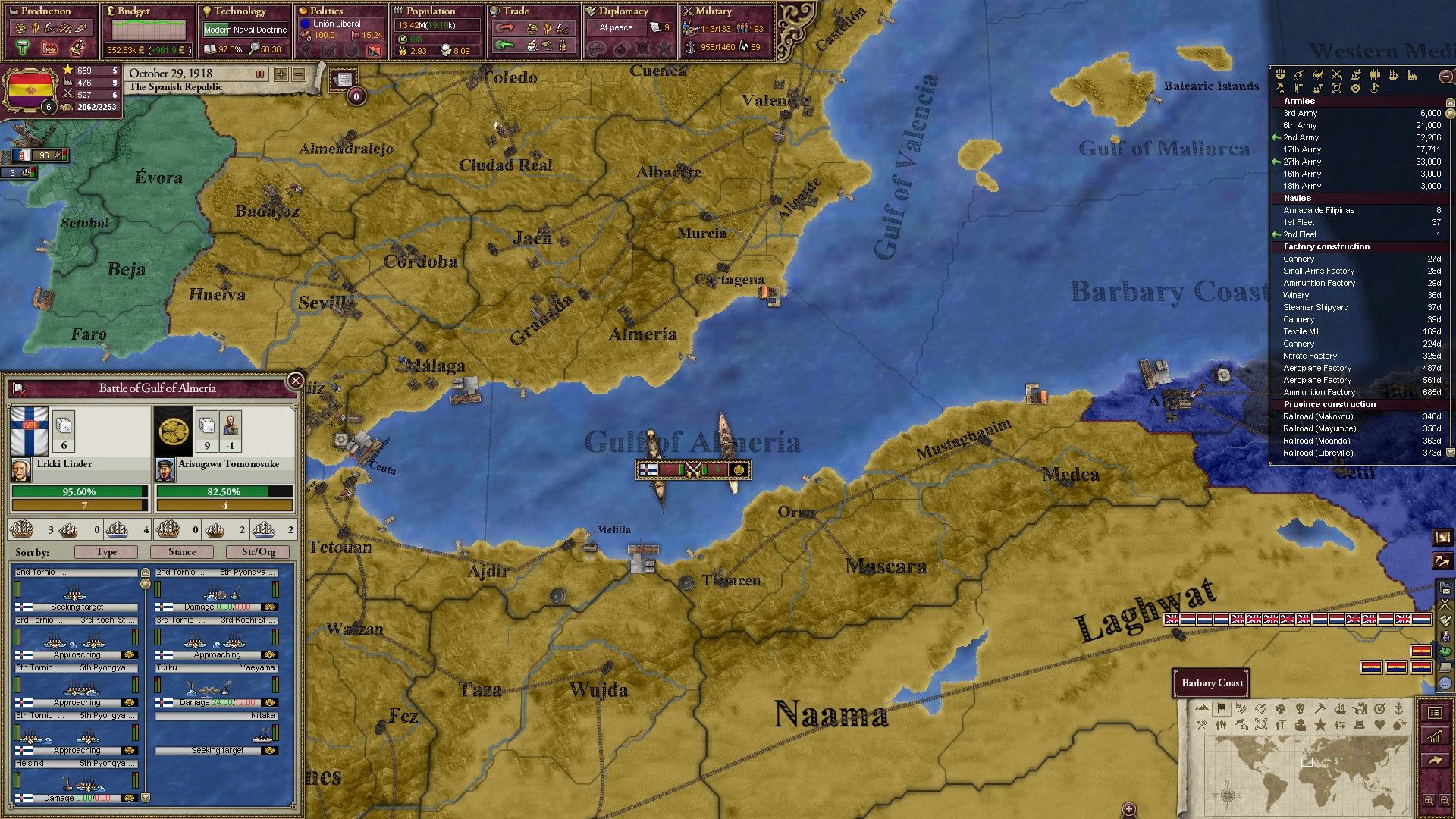This screenshot has height=819, width=1456.
Task: Open the revolt risk mapmode skull icon
Action: point(1301,709)
